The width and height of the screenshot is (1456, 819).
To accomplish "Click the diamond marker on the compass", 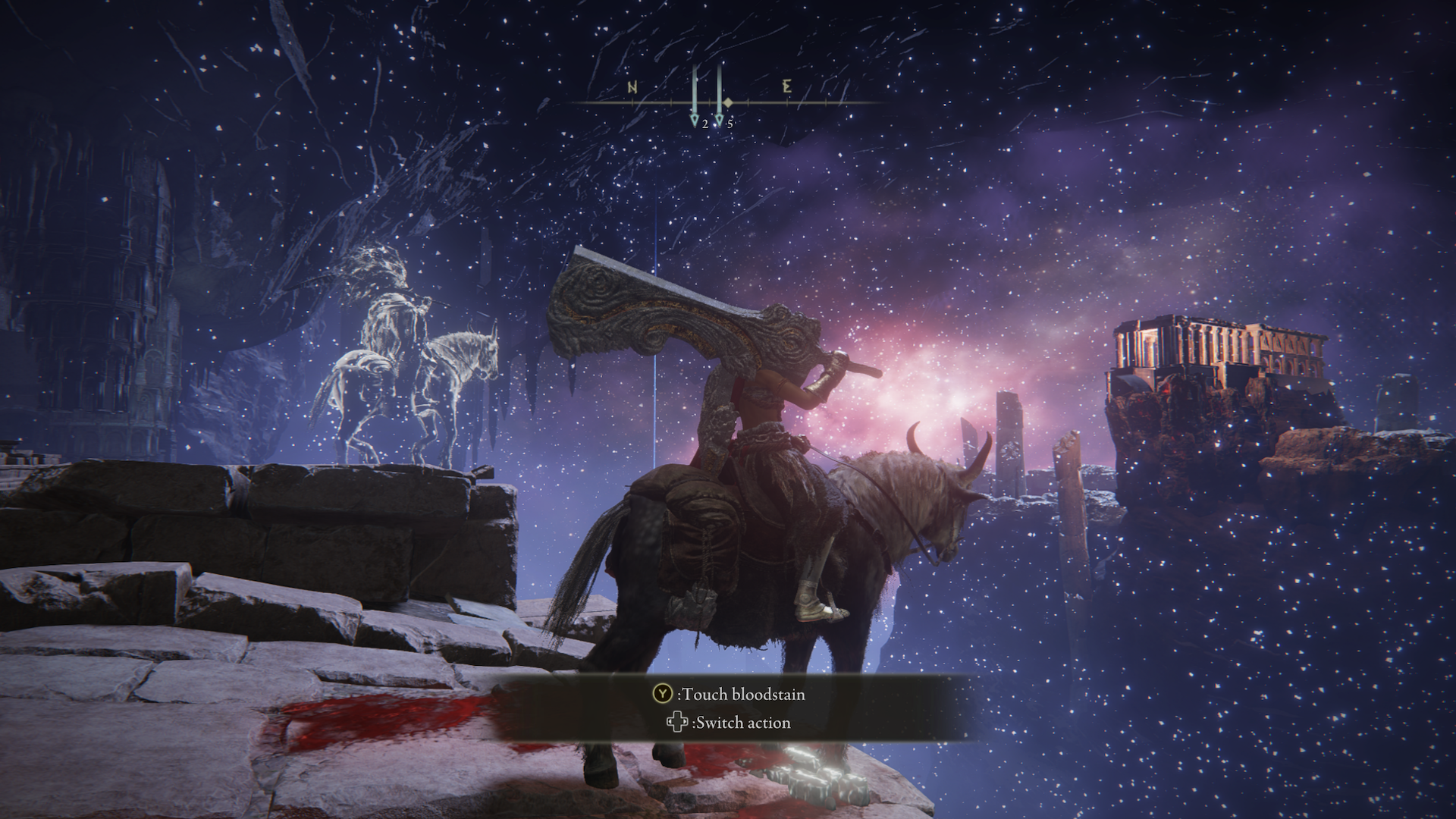I will click(x=728, y=102).
